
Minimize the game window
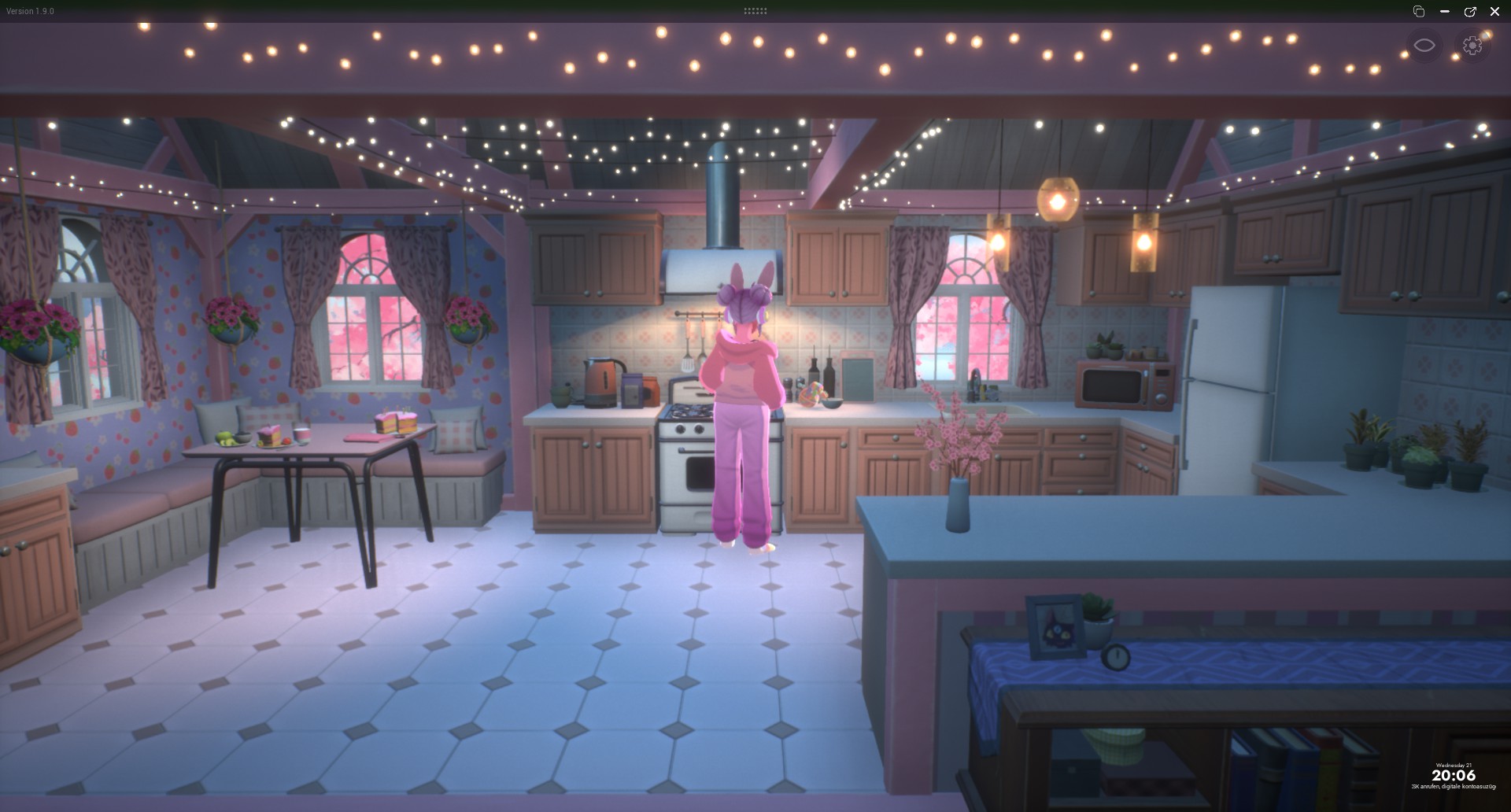tap(1445, 12)
